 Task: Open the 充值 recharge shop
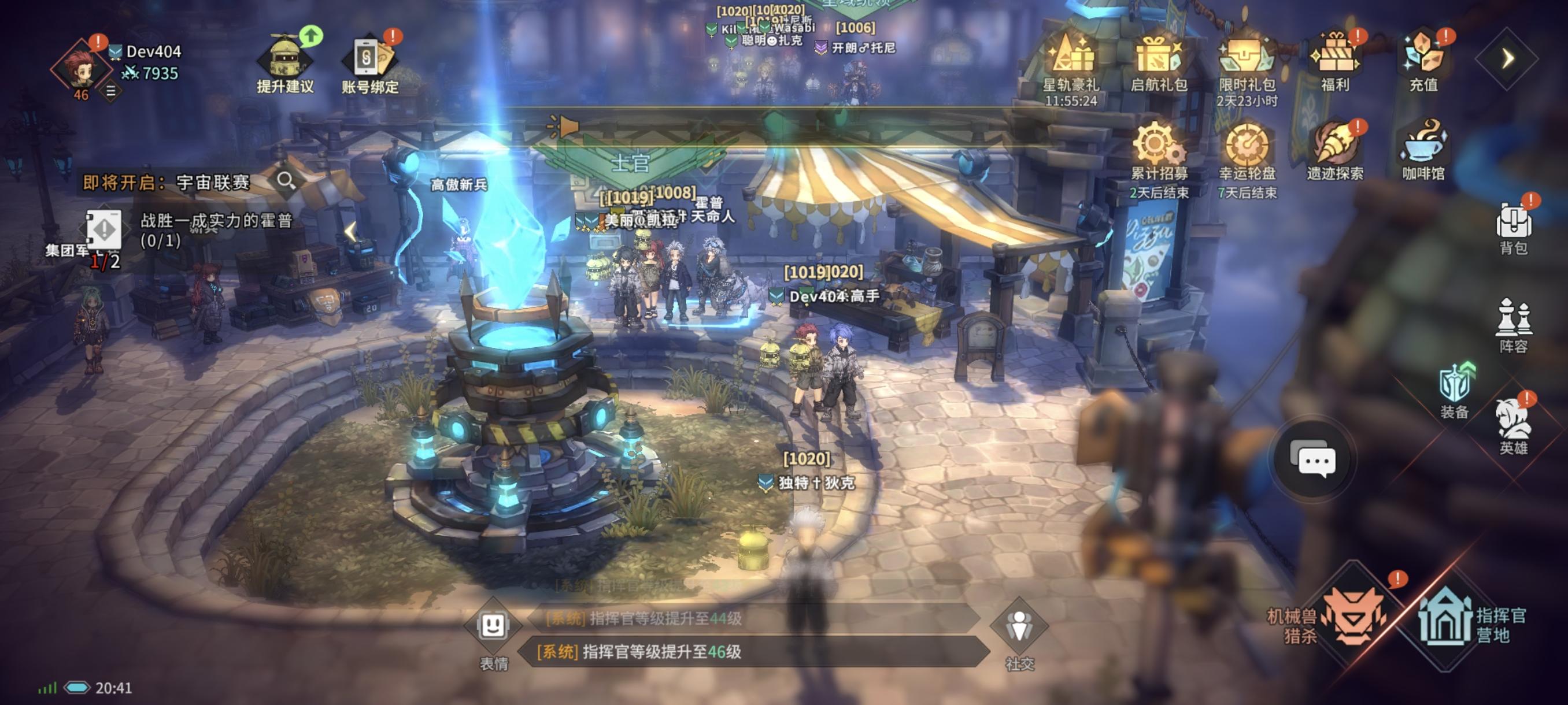[x=1423, y=60]
